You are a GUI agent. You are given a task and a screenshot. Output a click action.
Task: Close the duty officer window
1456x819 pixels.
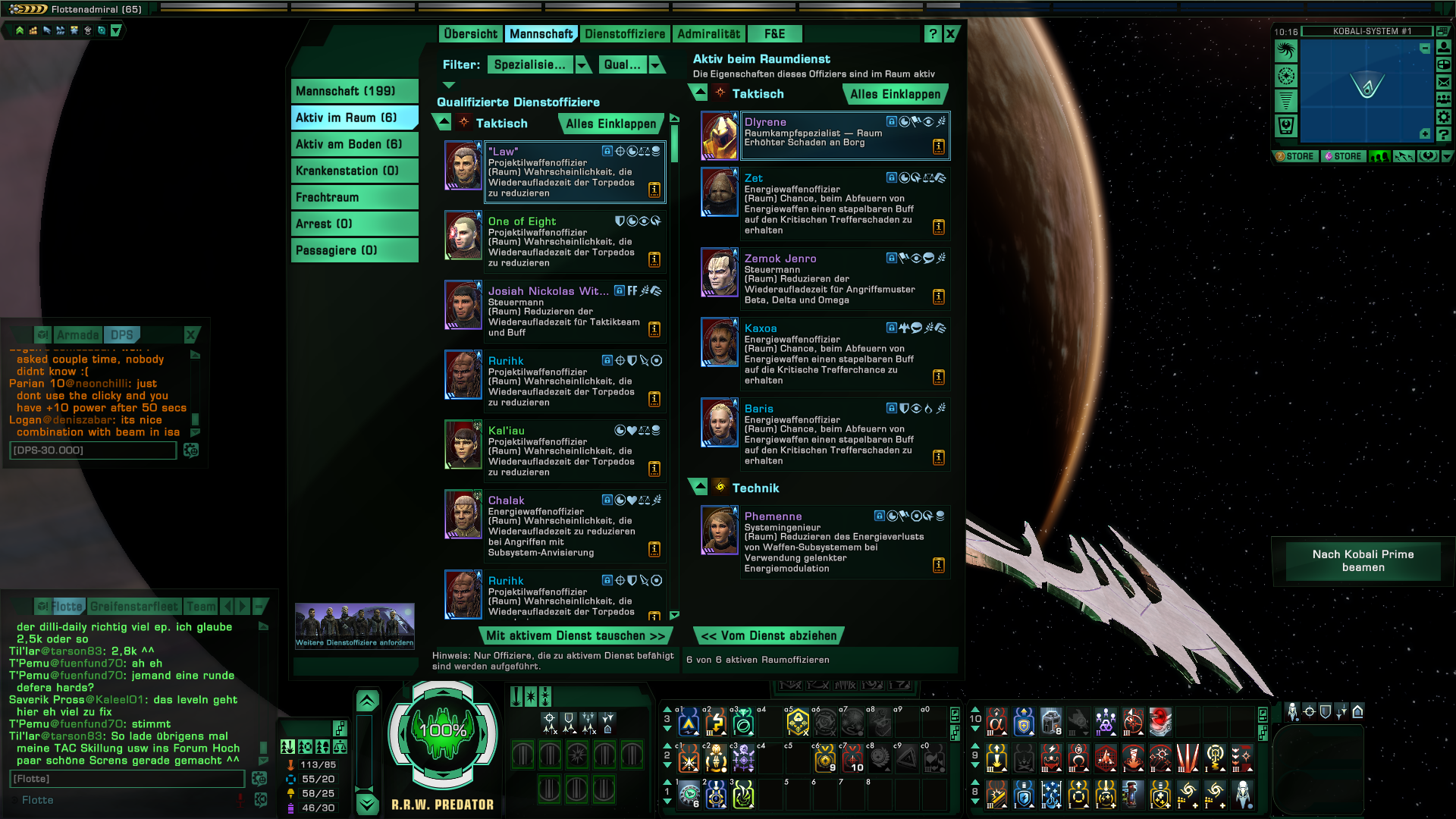tap(950, 34)
